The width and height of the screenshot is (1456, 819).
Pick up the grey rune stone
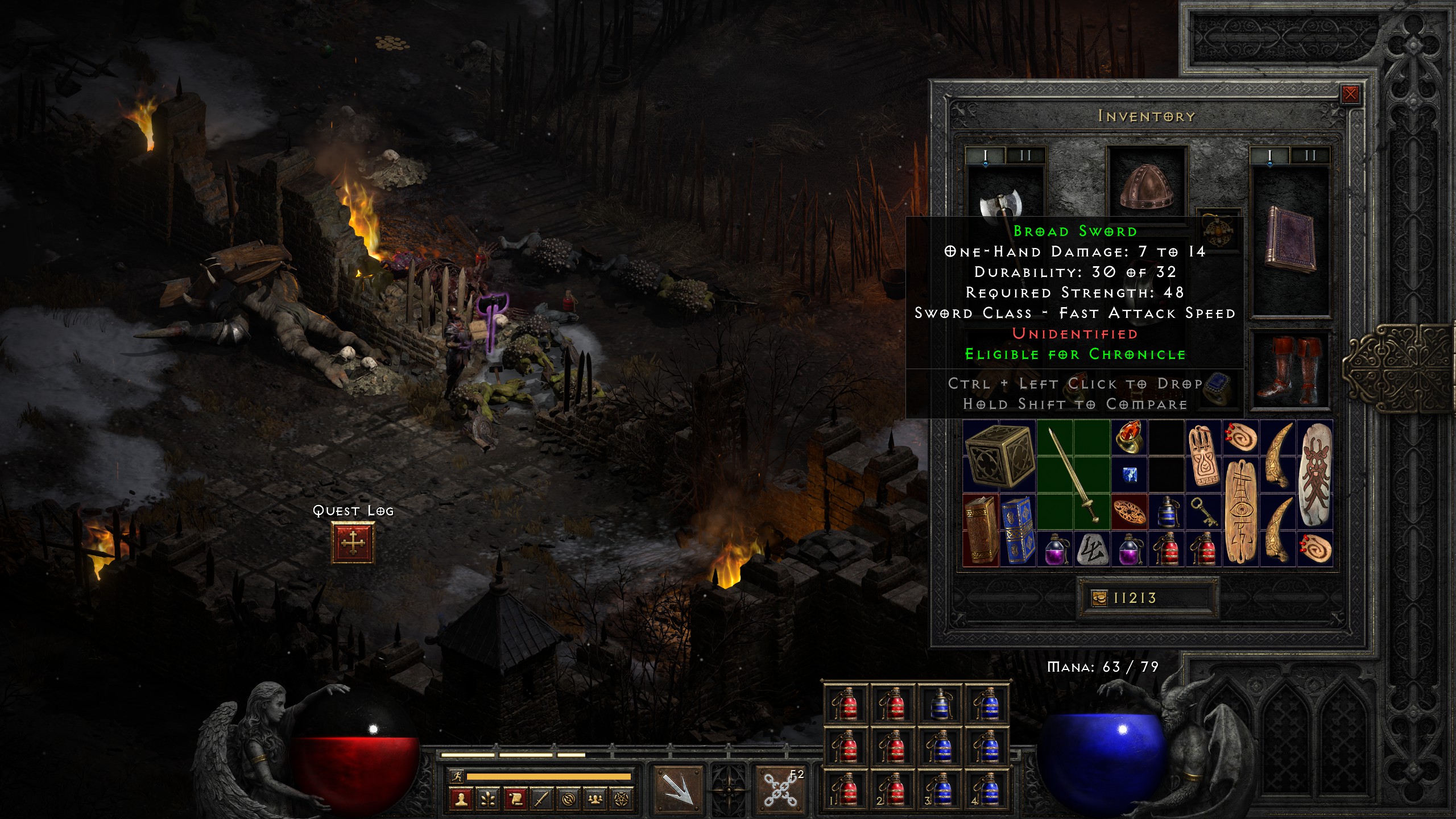(1092, 549)
